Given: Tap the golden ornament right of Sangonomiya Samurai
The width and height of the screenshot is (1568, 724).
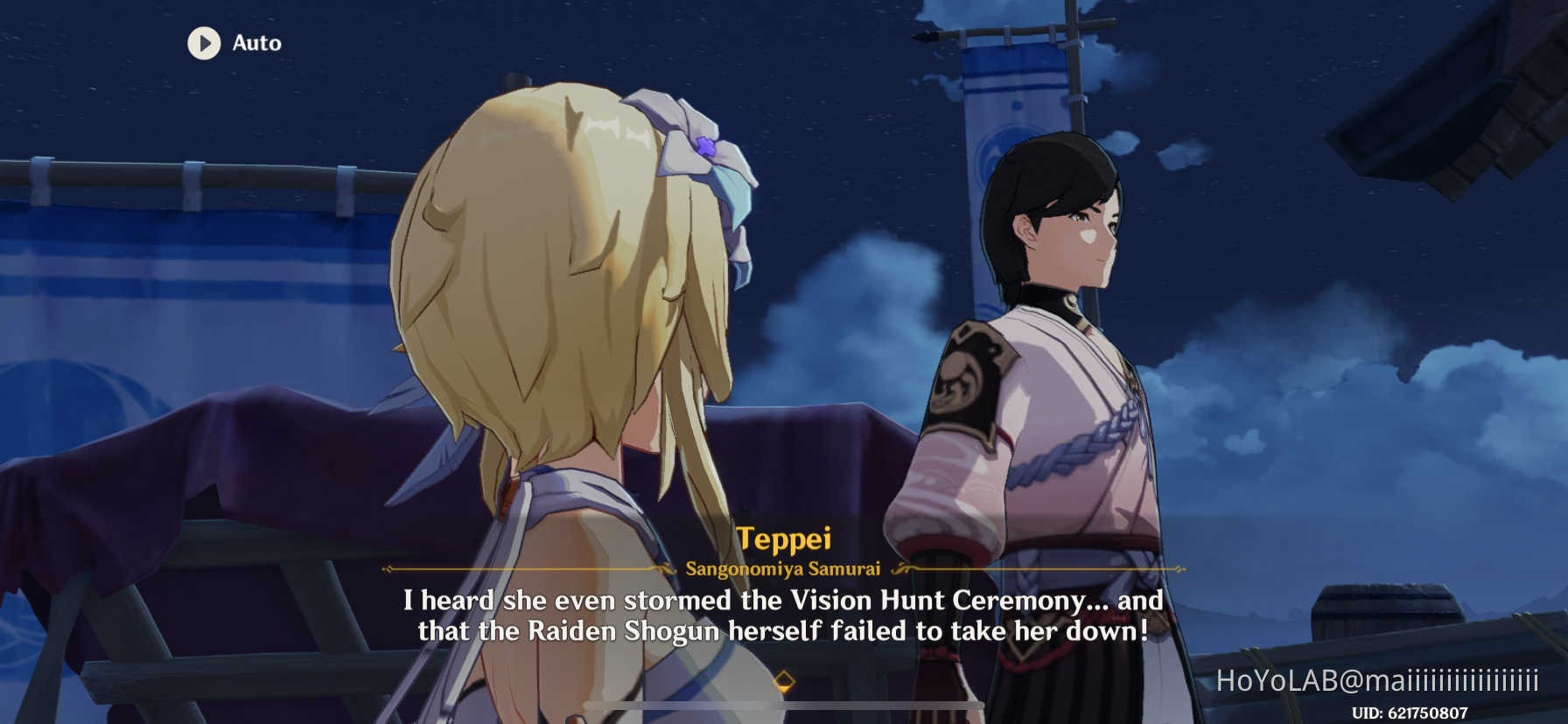Looking at the screenshot, I should pyautogui.click(x=901, y=568).
